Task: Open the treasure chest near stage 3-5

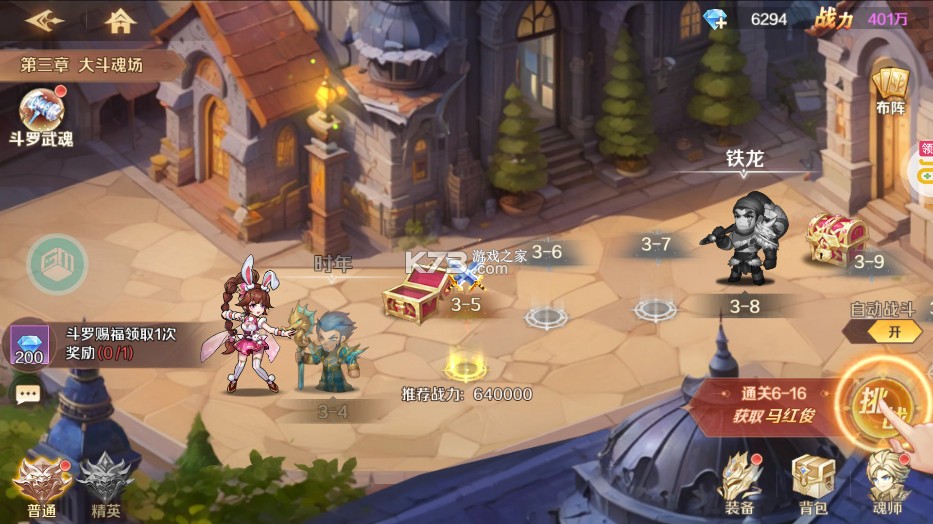Action: tap(416, 296)
